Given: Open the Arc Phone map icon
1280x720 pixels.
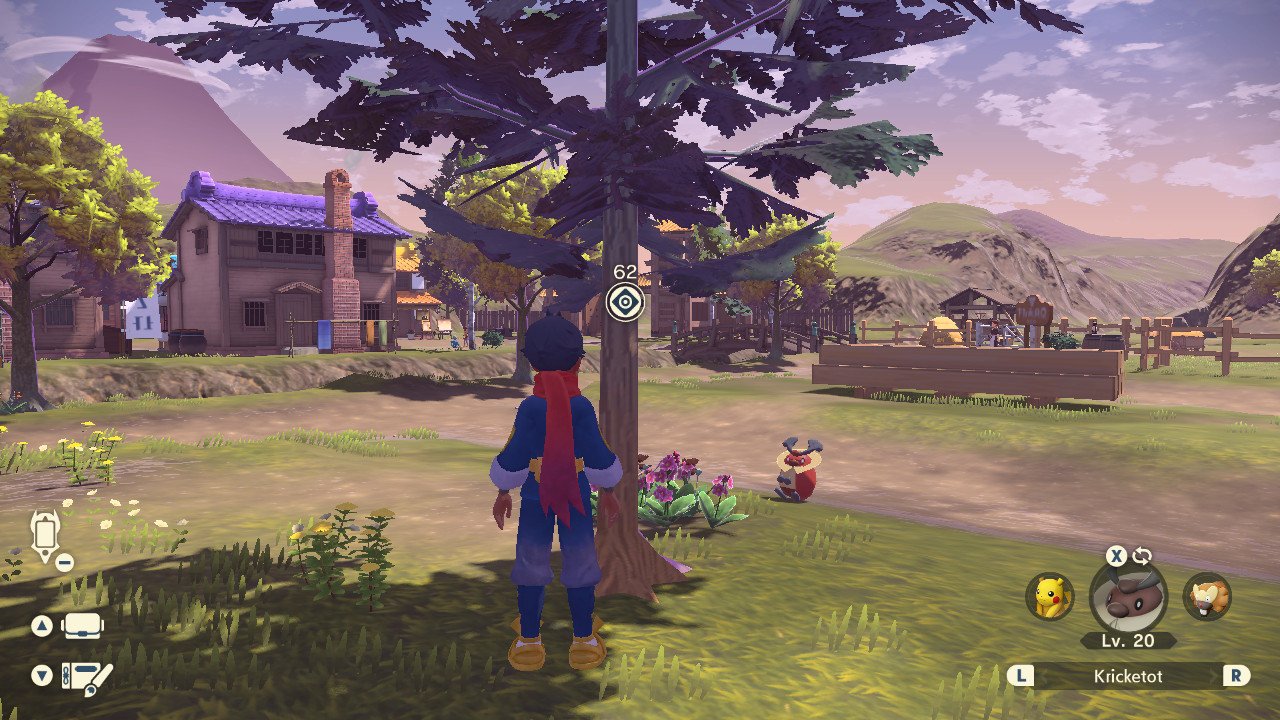Looking at the screenshot, I should coord(45,535).
